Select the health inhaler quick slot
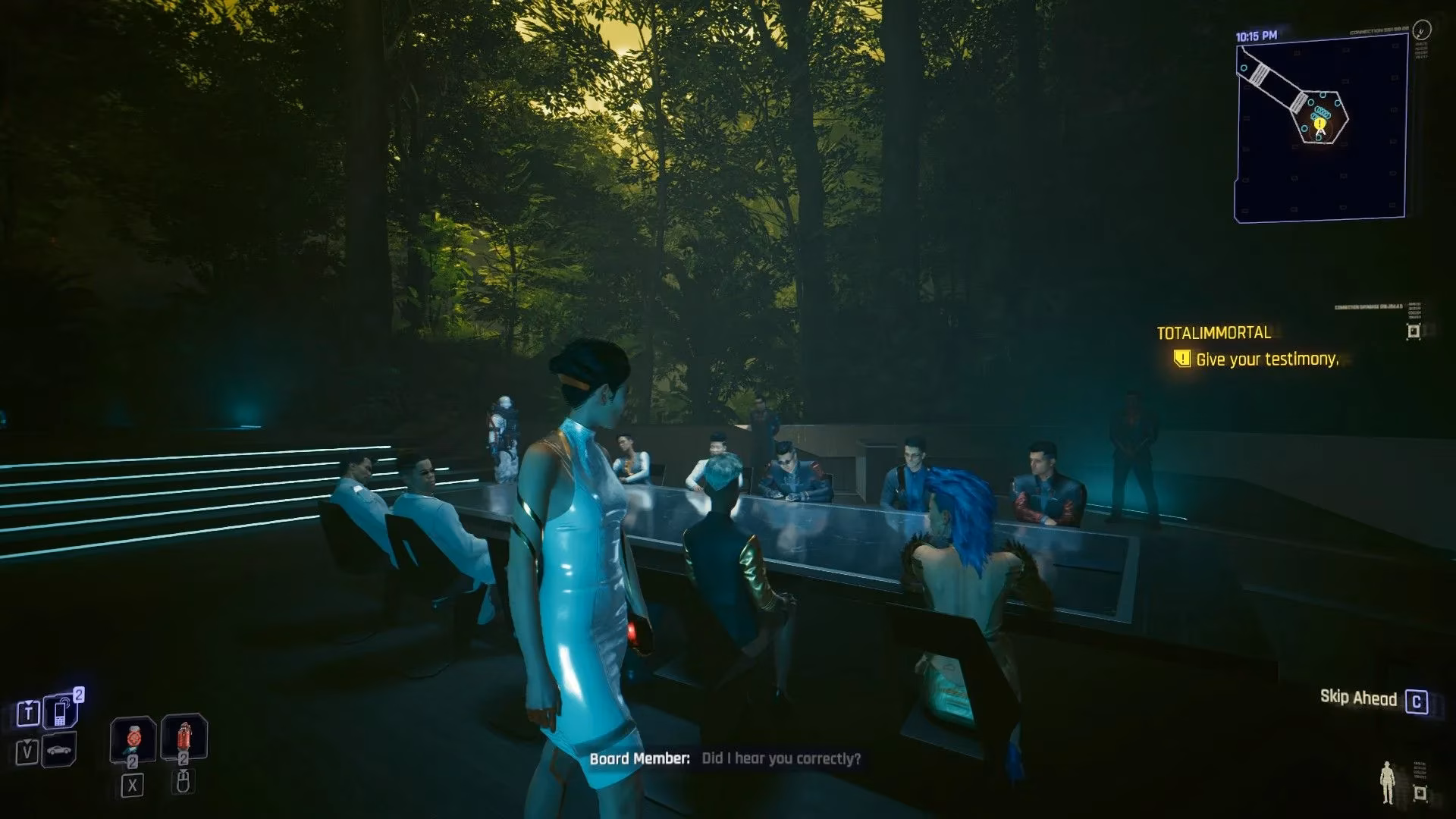Viewport: 1456px width, 819px height. [133, 739]
